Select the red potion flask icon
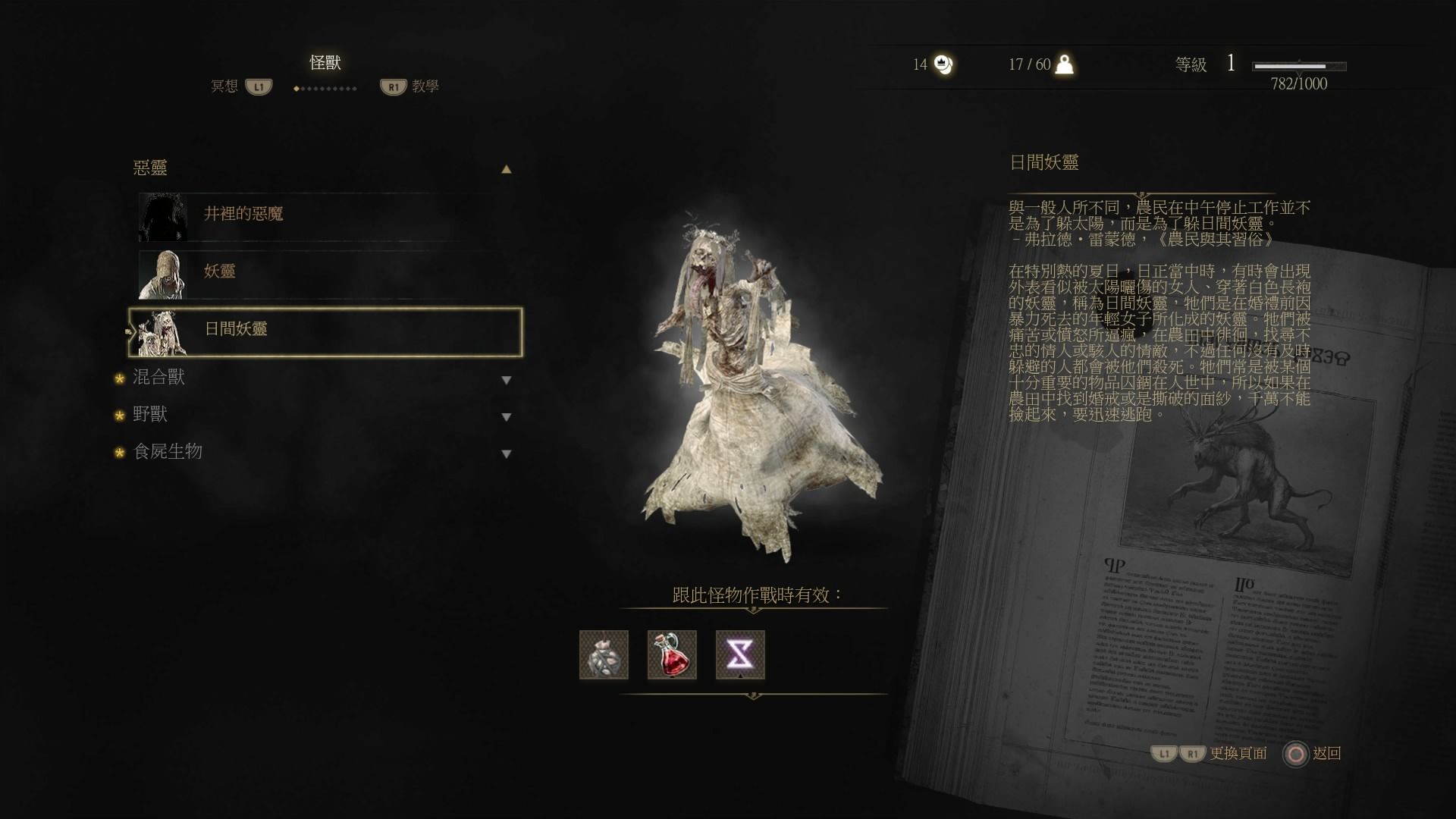Screen dimensions: 1456x819 coord(672,654)
